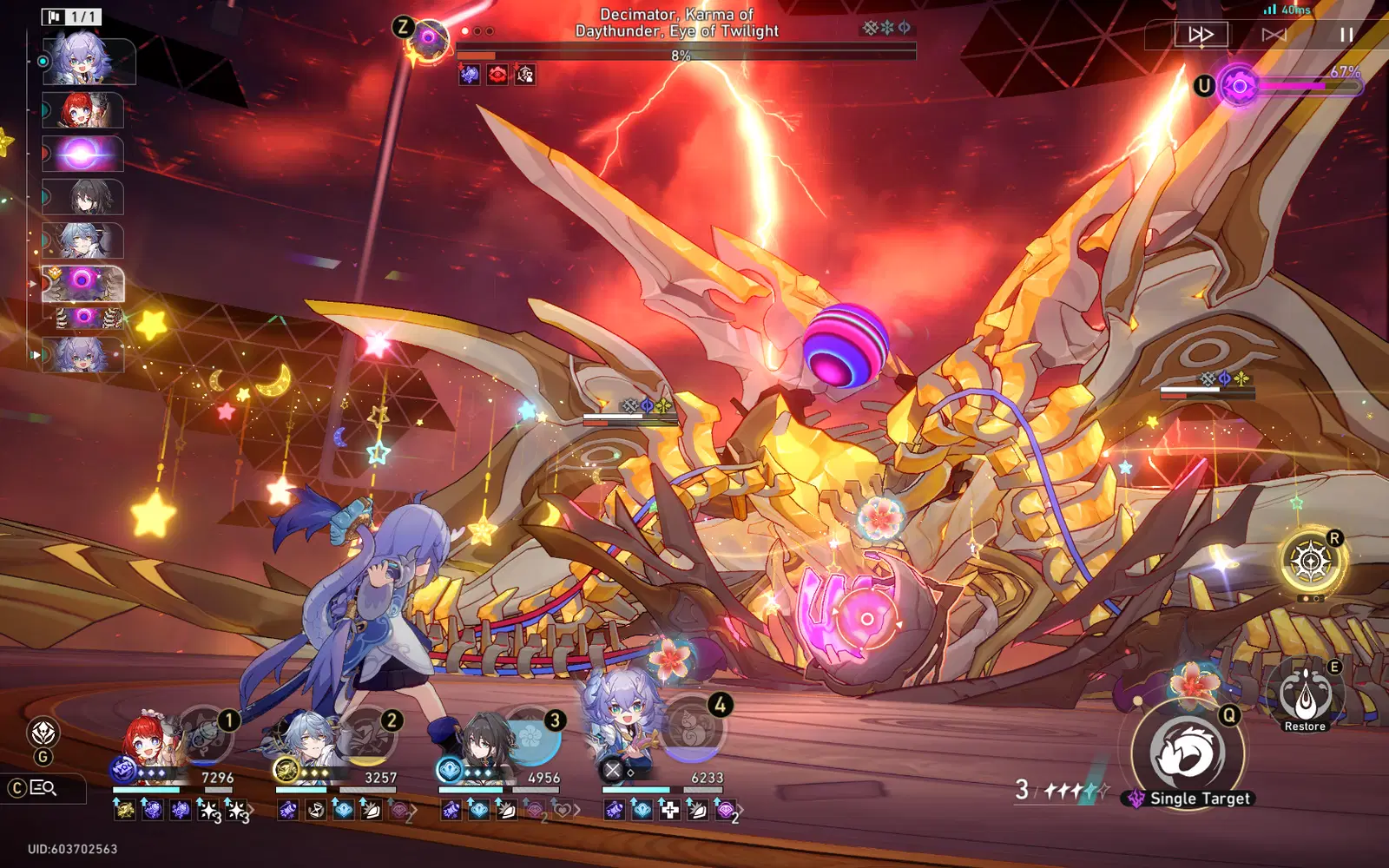Select red-haired portrait in turn order
The height and width of the screenshot is (868, 1389).
[84, 110]
